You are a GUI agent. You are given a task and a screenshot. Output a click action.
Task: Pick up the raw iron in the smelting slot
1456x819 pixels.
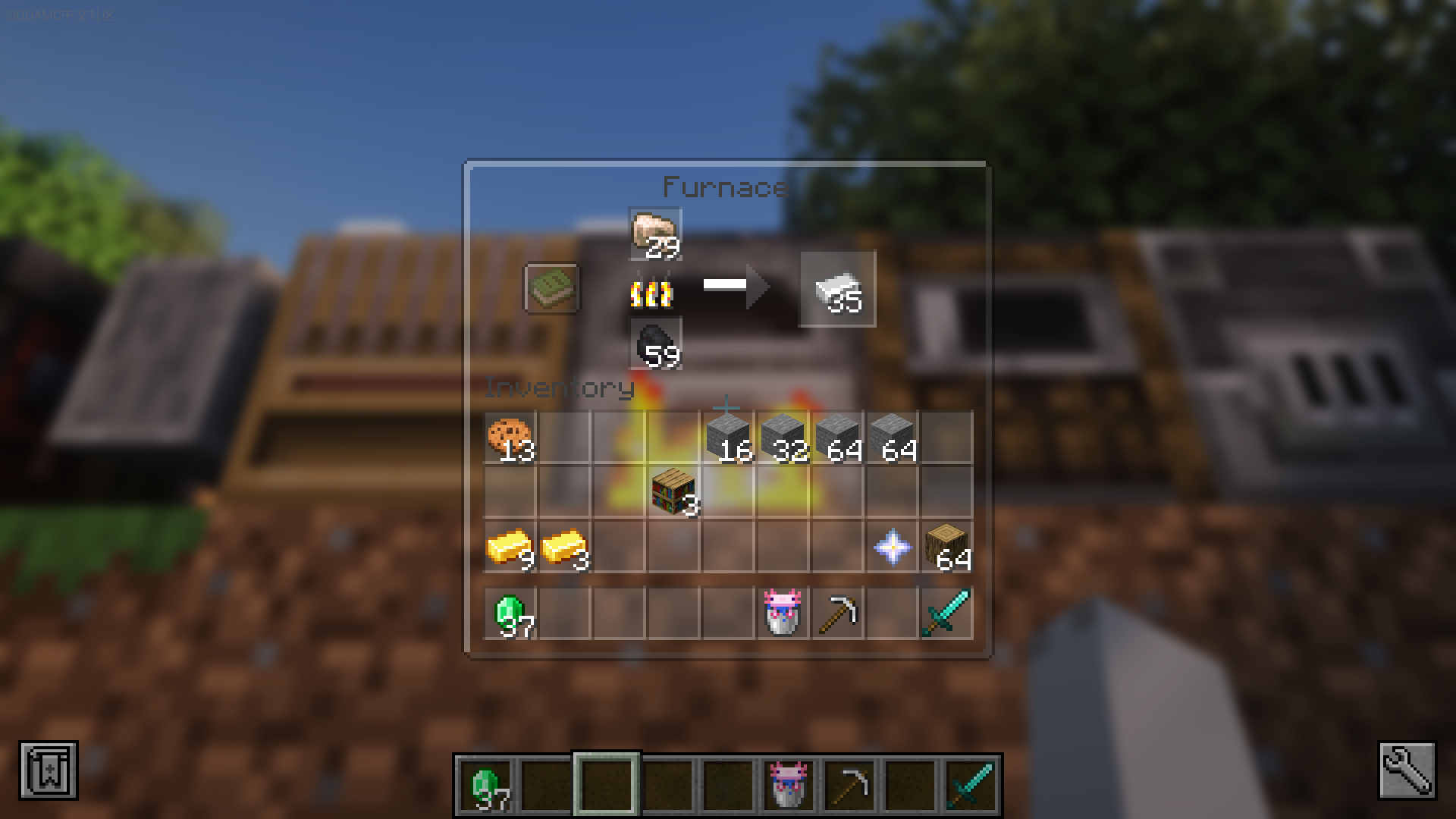655,232
